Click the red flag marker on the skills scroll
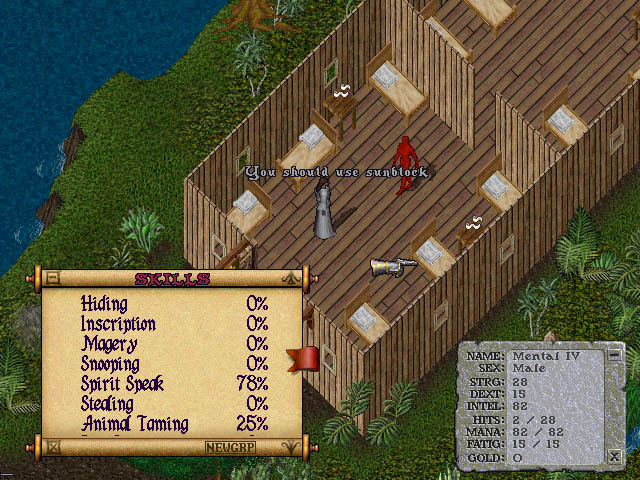Screen dimensions: 640x480 [x=303, y=359]
